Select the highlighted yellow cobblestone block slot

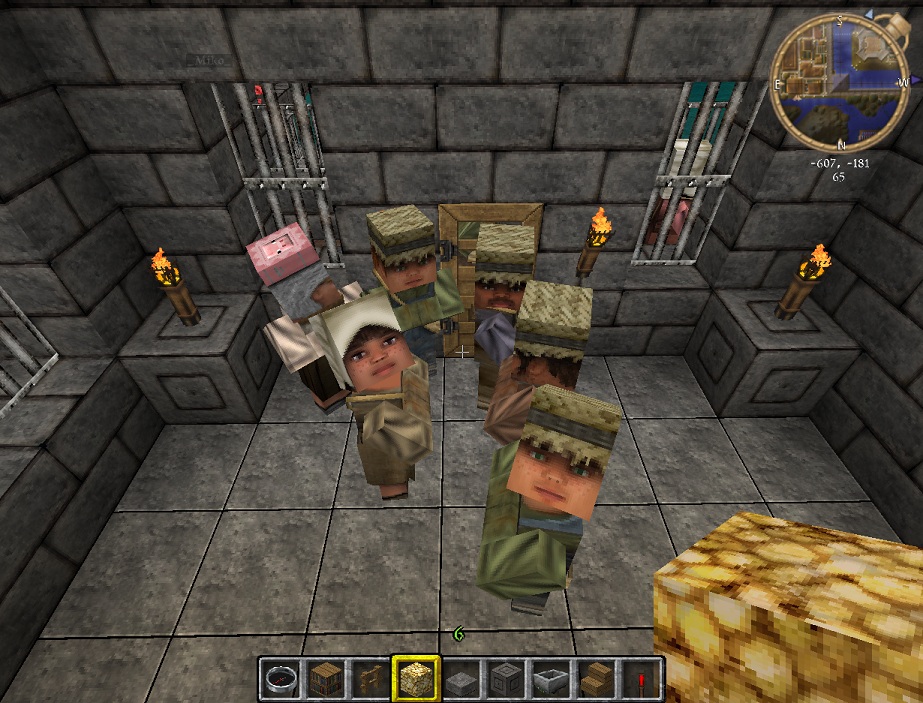(x=414, y=679)
